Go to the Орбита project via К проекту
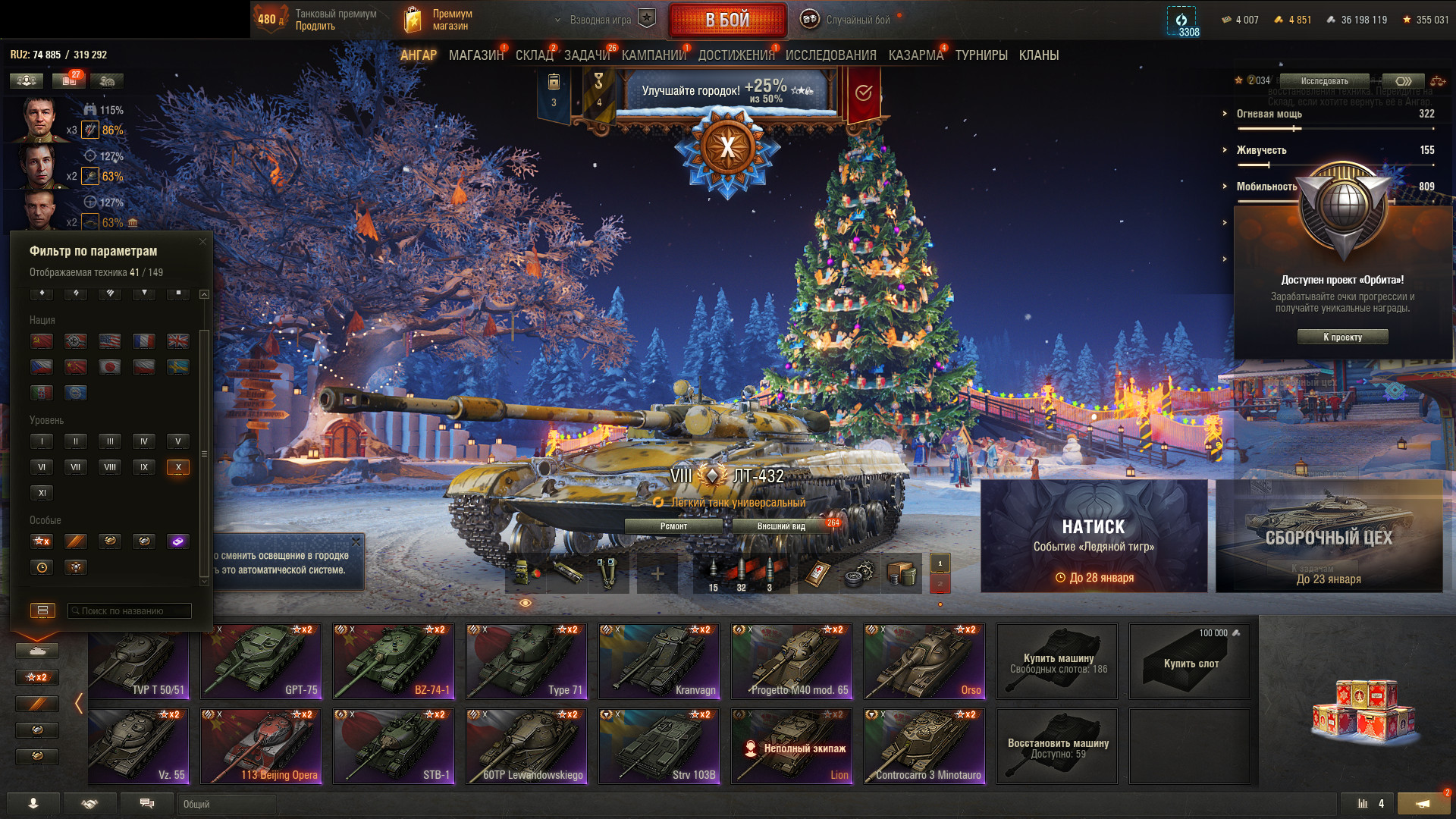 click(x=1342, y=337)
